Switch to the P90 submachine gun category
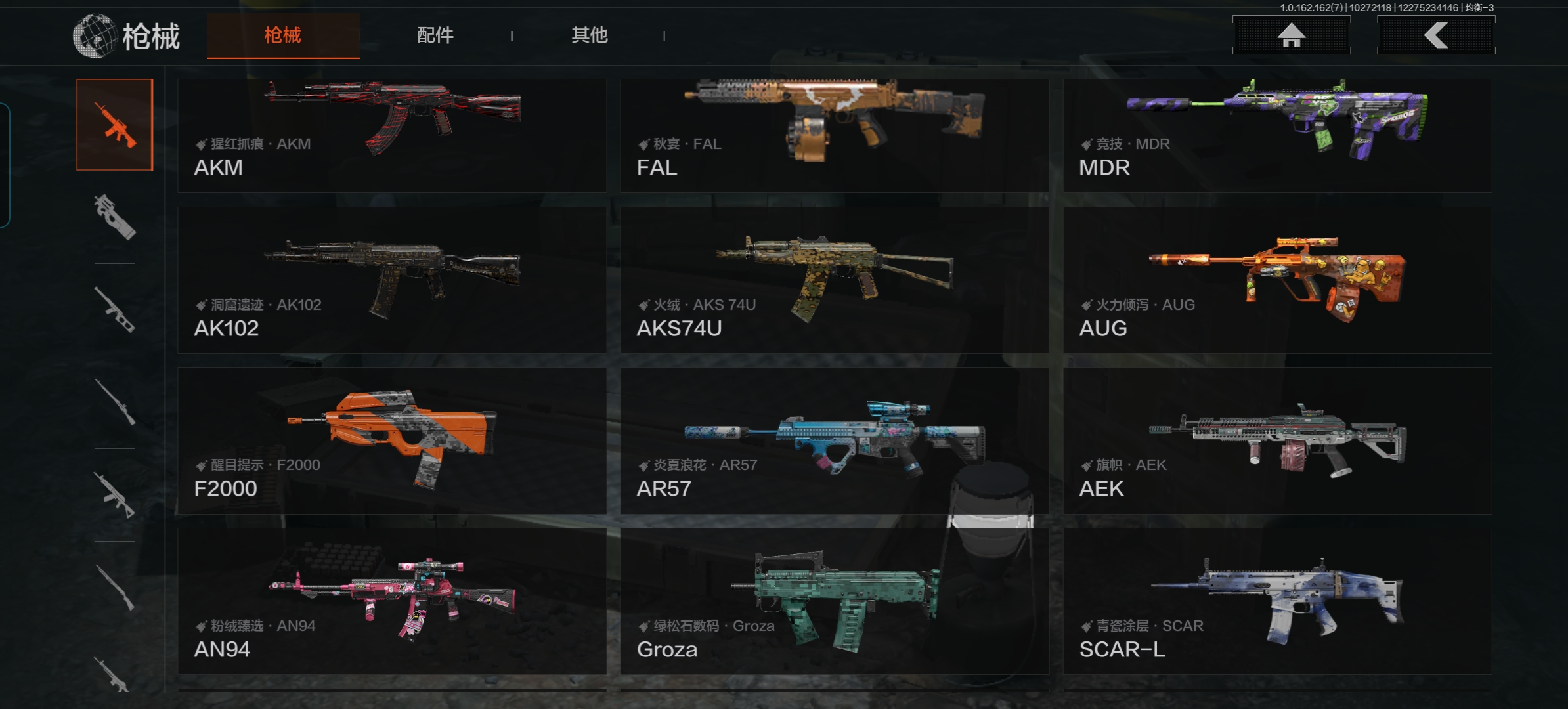This screenshot has width=1568, height=709. pyautogui.click(x=115, y=217)
